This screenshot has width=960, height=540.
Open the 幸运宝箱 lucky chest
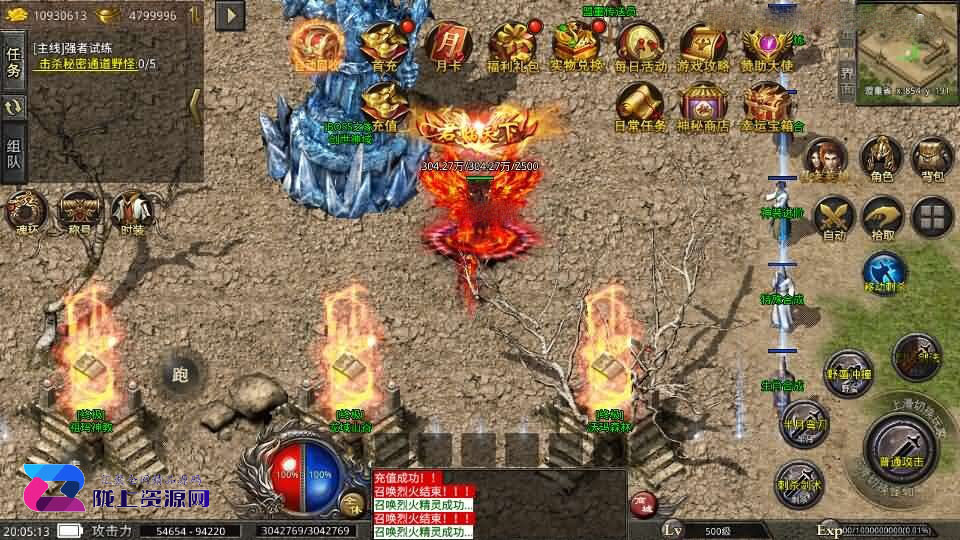coord(768,104)
